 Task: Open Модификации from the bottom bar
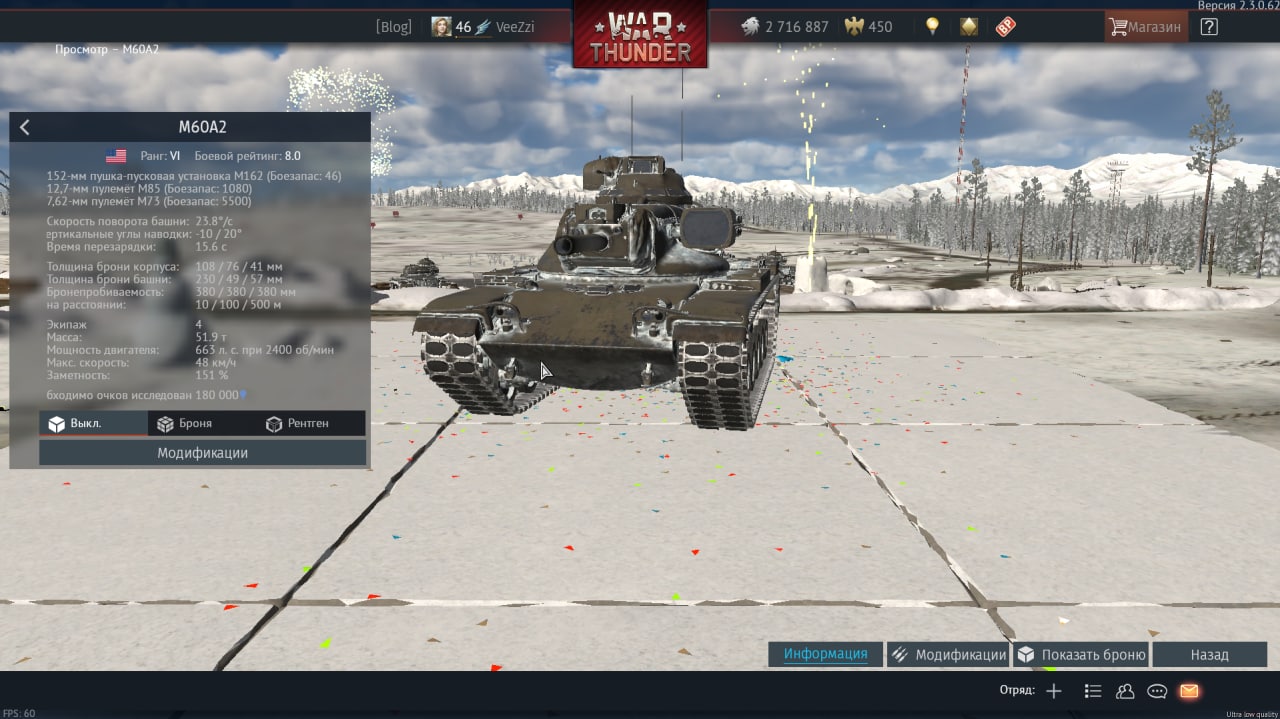pos(948,655)
